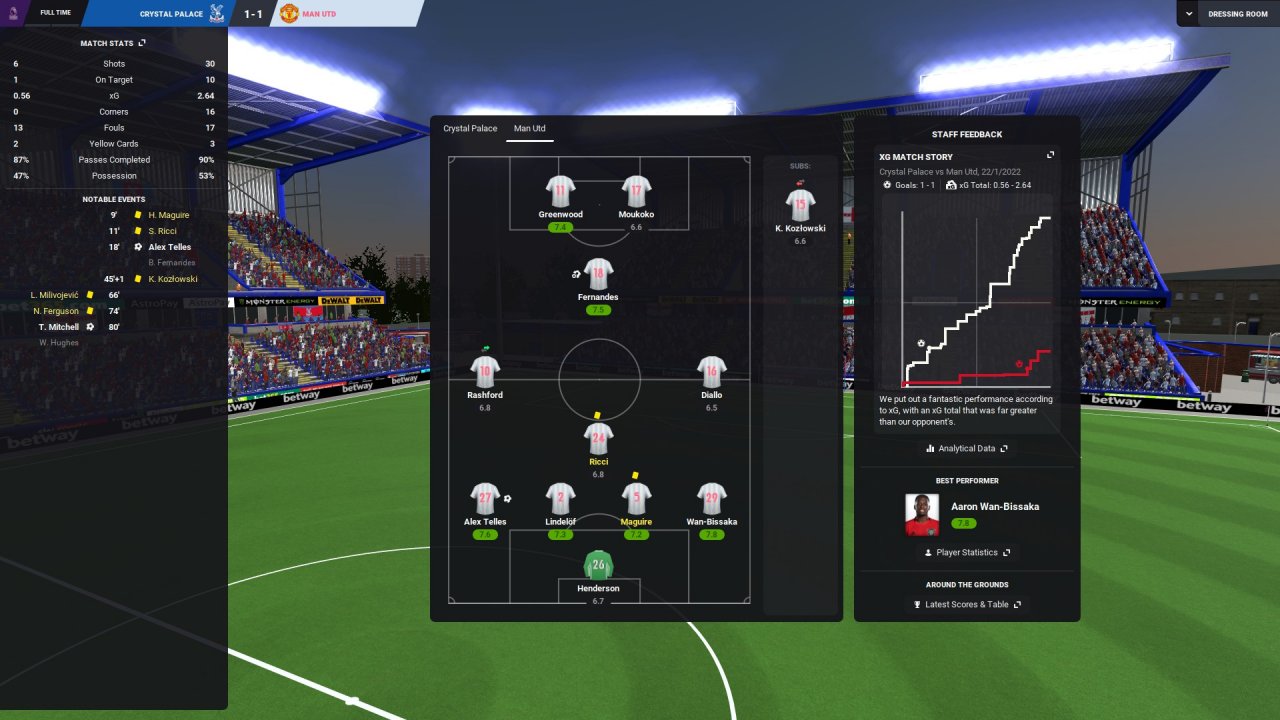Show Latest Scores & Table
The height and width of the screenshot is (720, 1280).
coord(966,604)
